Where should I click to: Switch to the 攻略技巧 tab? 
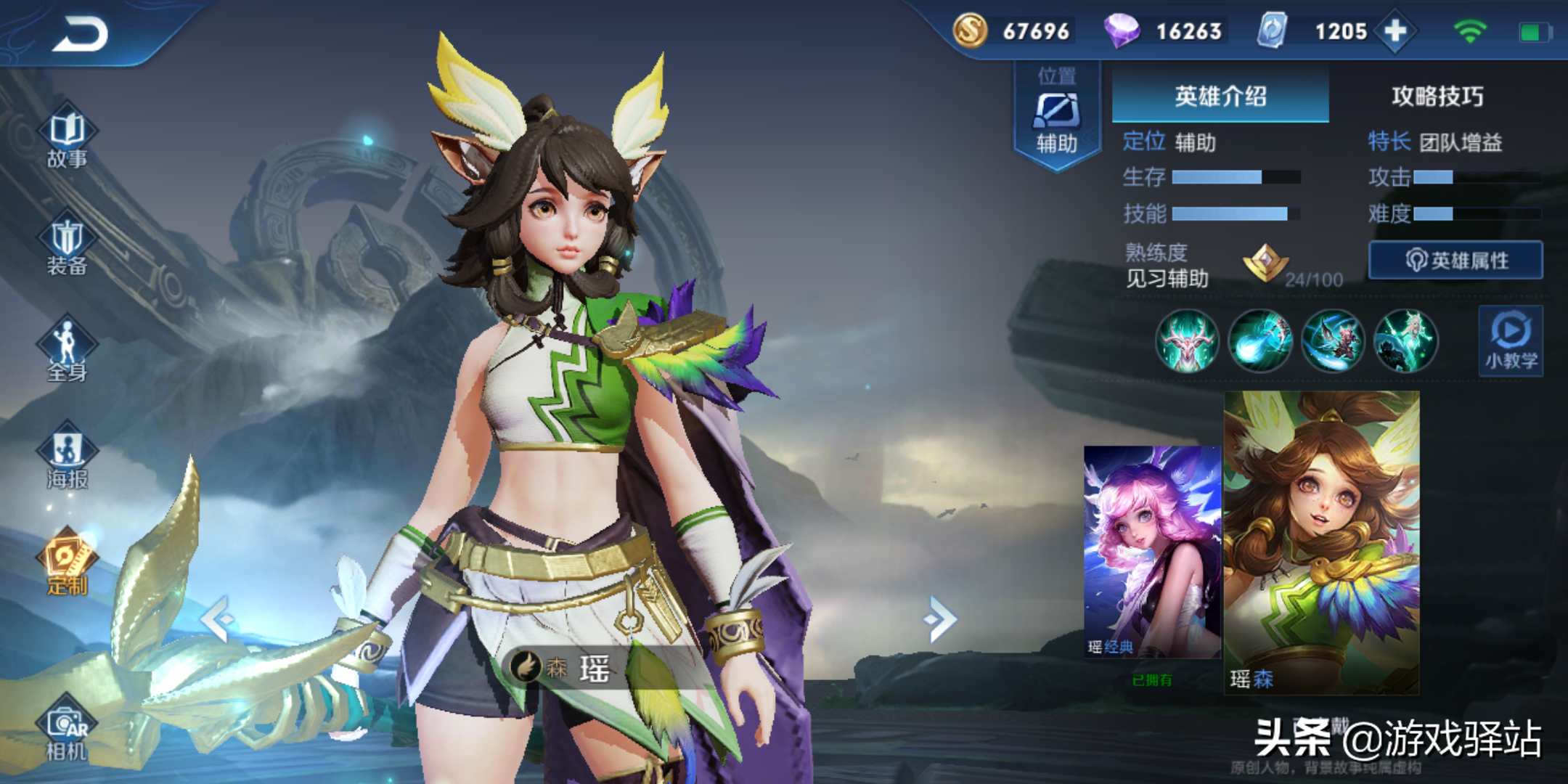[1437, 96]
